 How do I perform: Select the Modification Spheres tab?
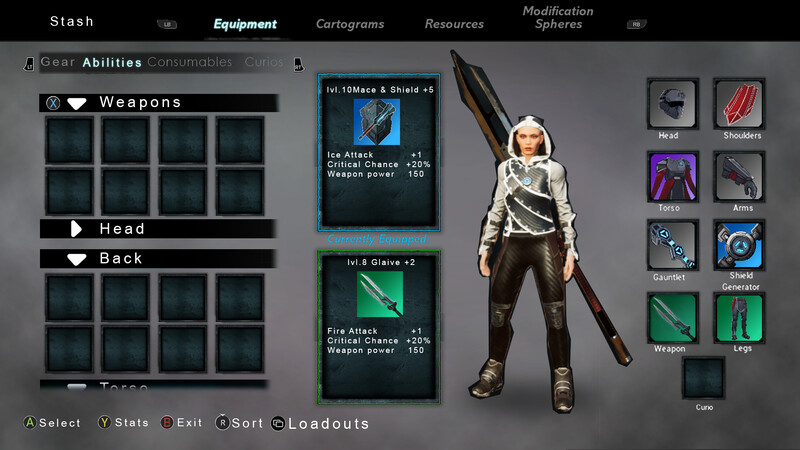pos(558,18)
